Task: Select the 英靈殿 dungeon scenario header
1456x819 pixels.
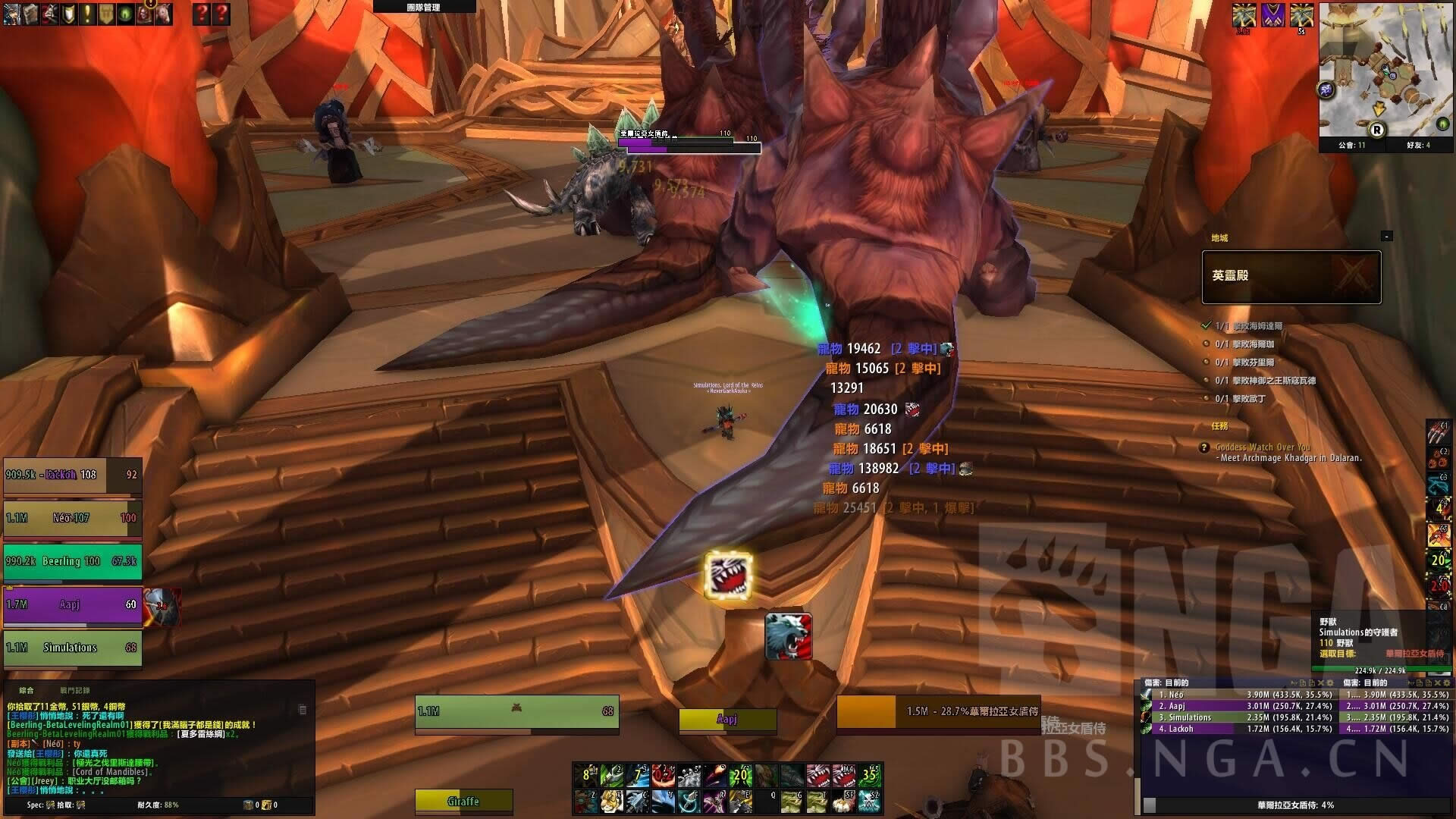Action: pos(1291,277)
